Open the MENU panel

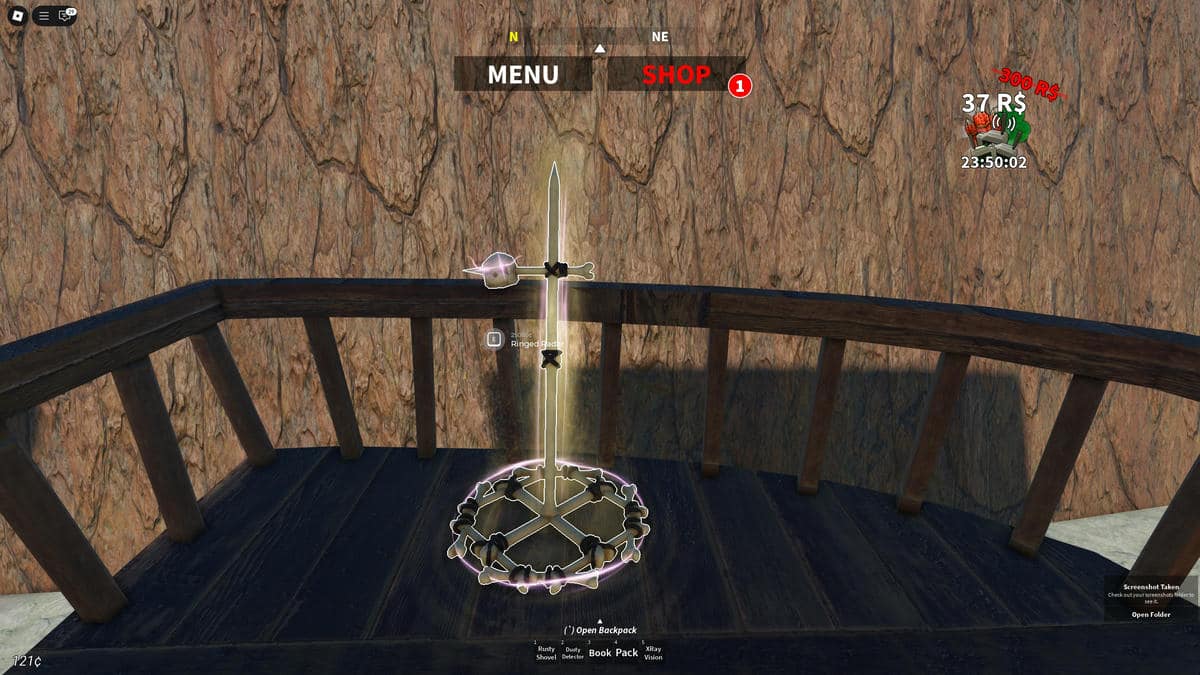[523, 74]
